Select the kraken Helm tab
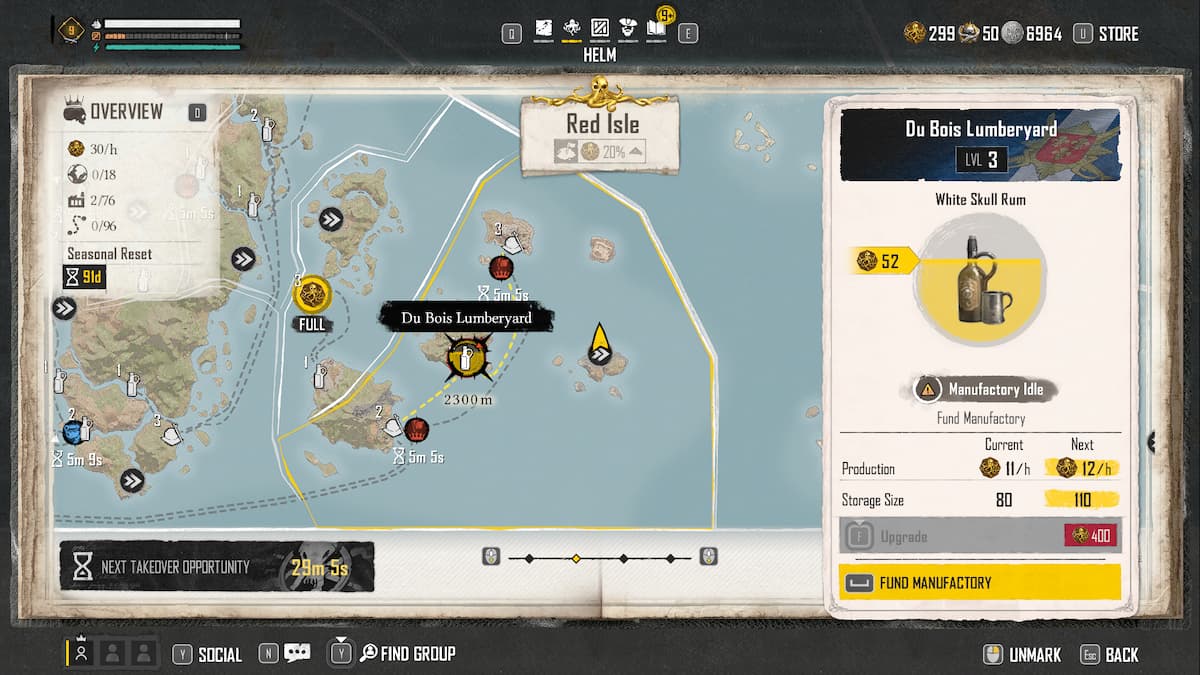 (572, 30)
